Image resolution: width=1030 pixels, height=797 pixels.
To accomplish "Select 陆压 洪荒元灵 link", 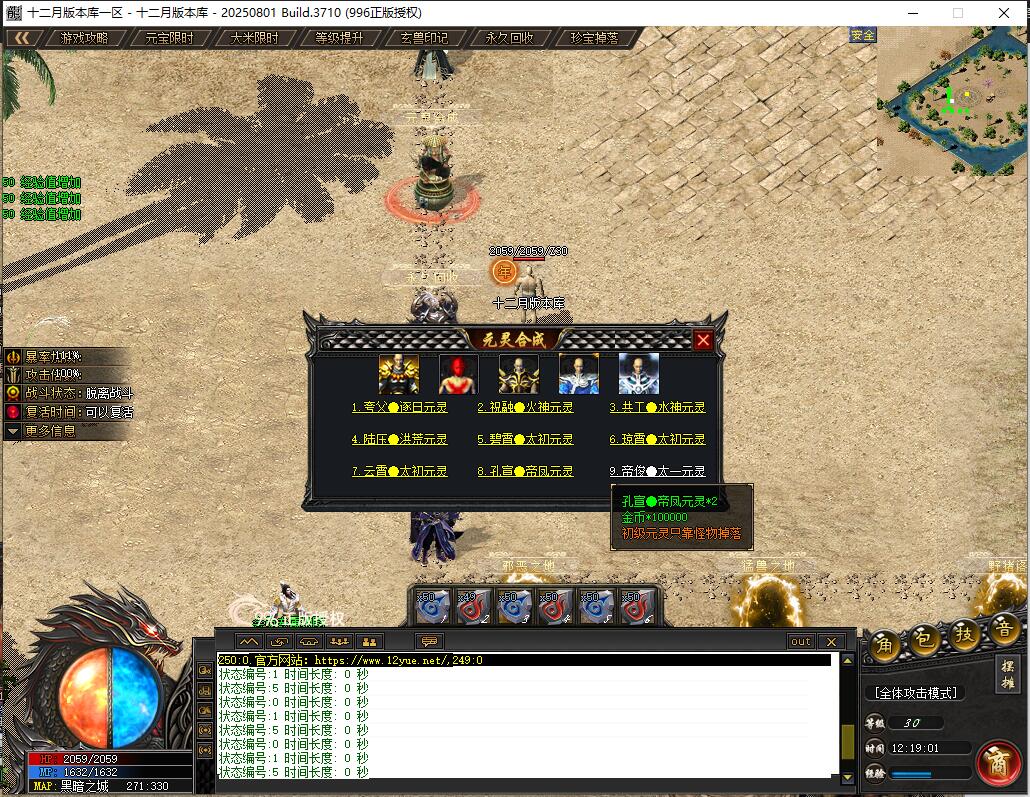I will click(x=399, y=439).
